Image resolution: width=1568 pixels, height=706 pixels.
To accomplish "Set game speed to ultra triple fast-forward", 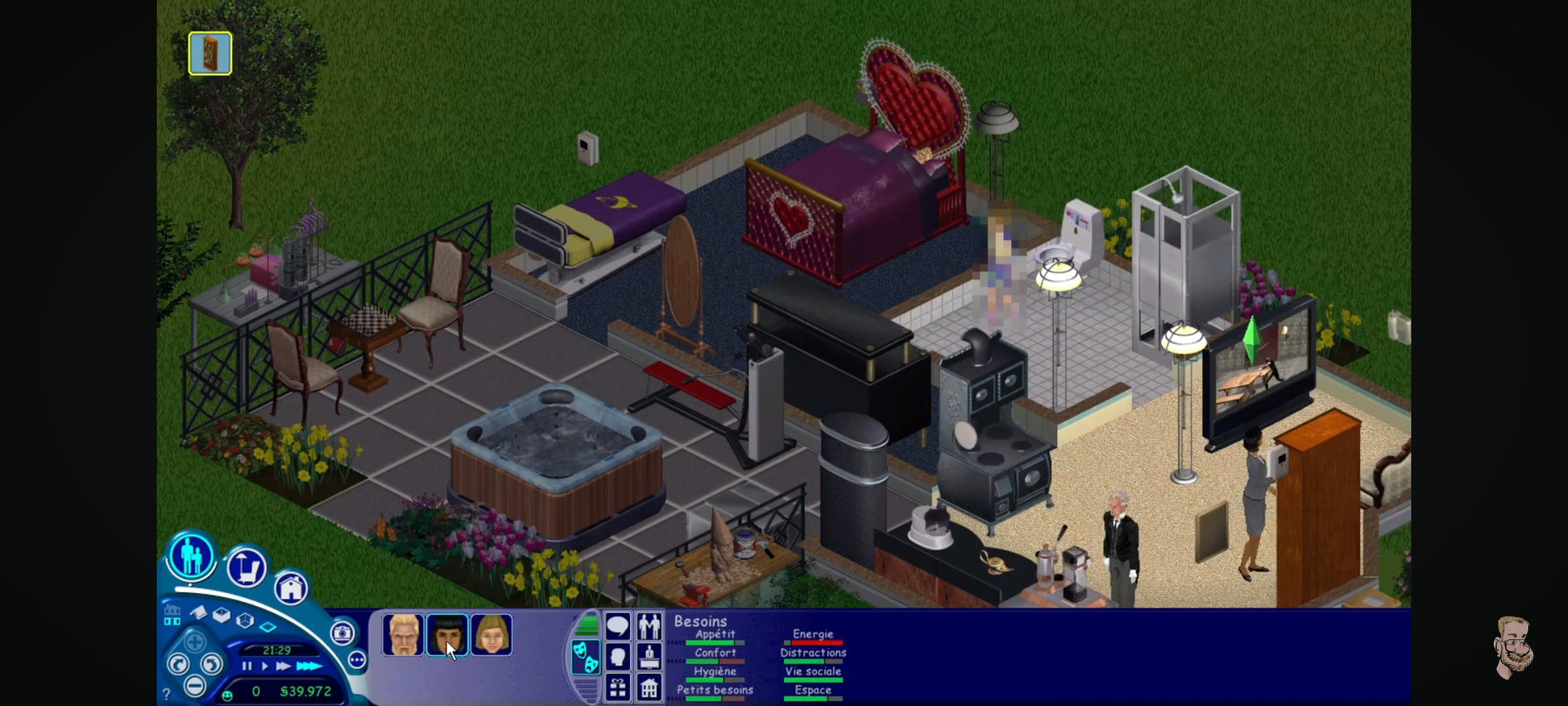I will coord(309,667).
